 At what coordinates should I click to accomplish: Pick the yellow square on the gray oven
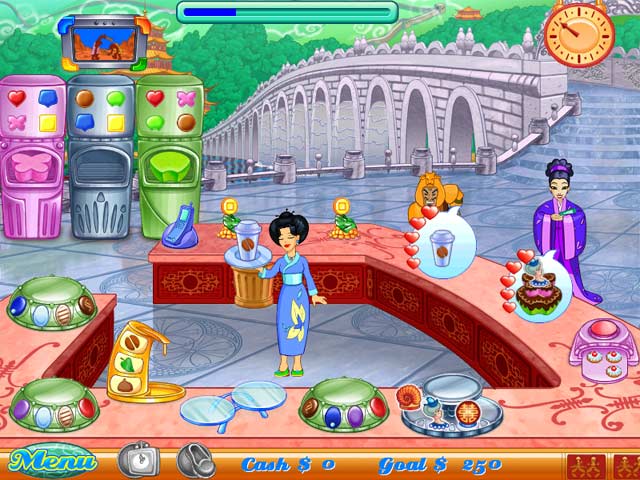[x=116, y=122]
